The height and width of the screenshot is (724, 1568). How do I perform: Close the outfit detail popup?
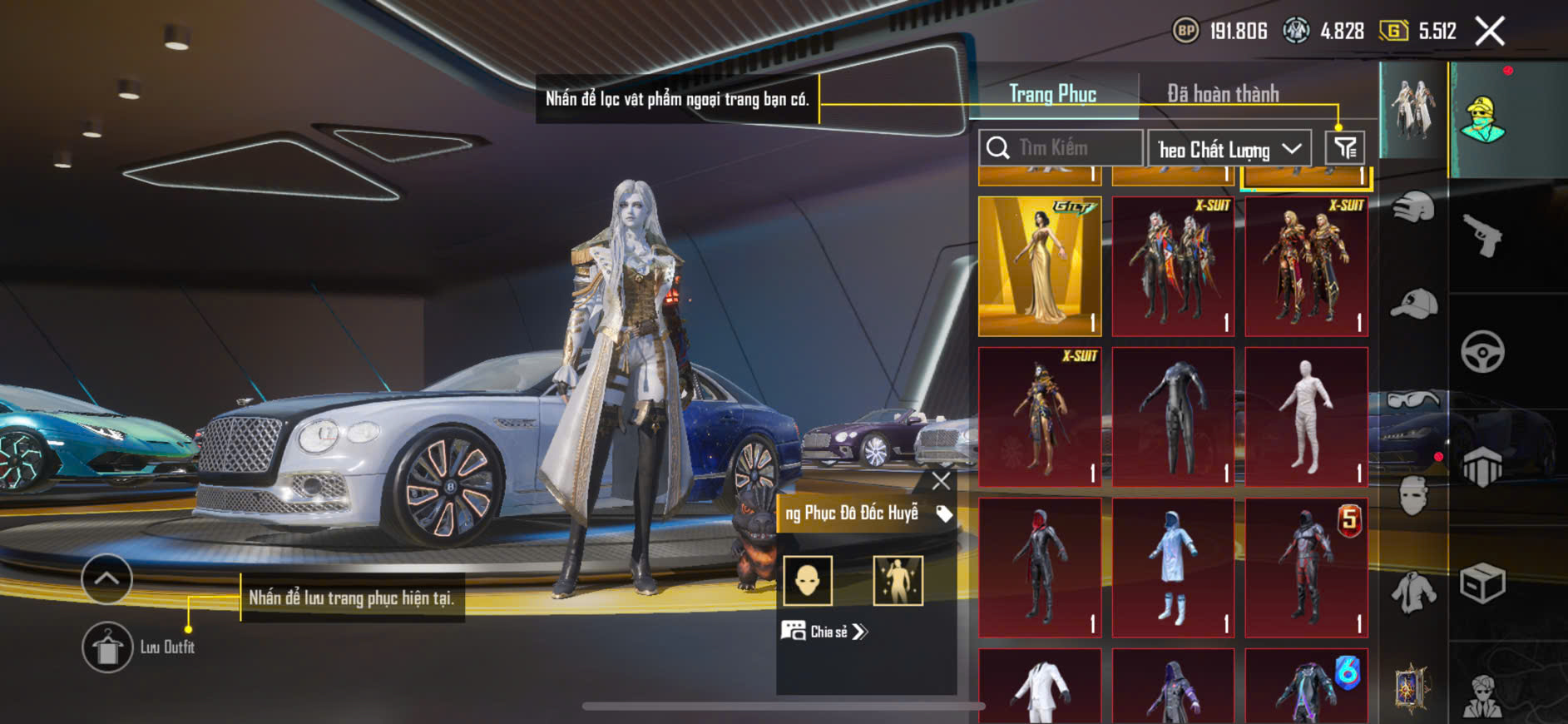pyautogui.click(x=941, y=481)
